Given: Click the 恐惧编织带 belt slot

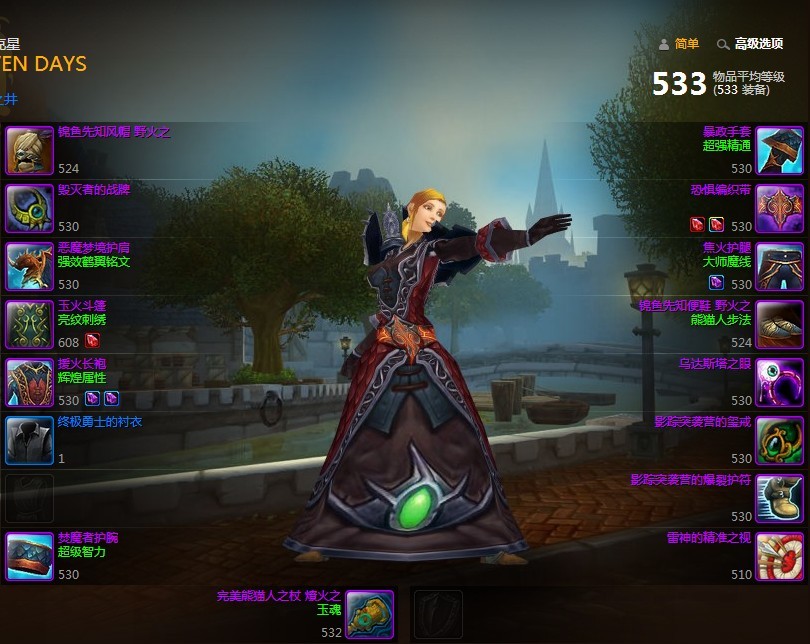Looking at the screenshot, I should [x=779, y=208].
